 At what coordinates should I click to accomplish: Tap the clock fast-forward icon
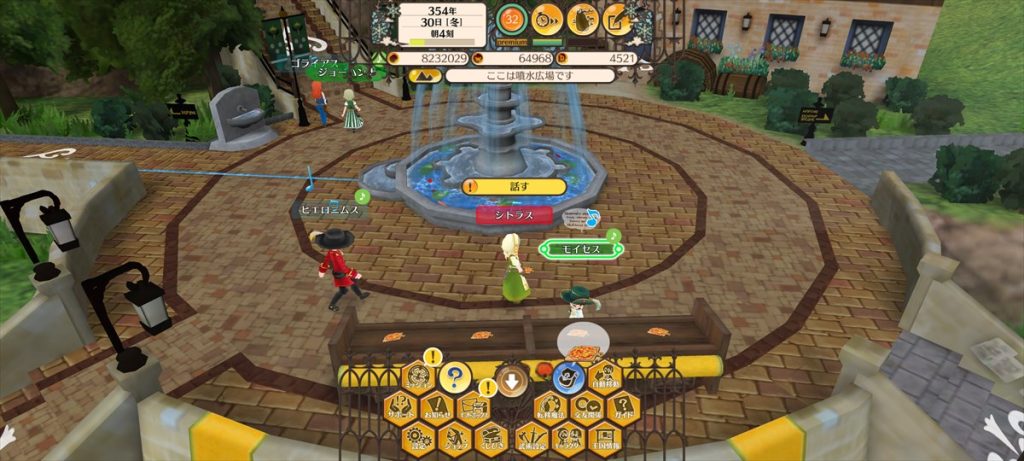547,18
